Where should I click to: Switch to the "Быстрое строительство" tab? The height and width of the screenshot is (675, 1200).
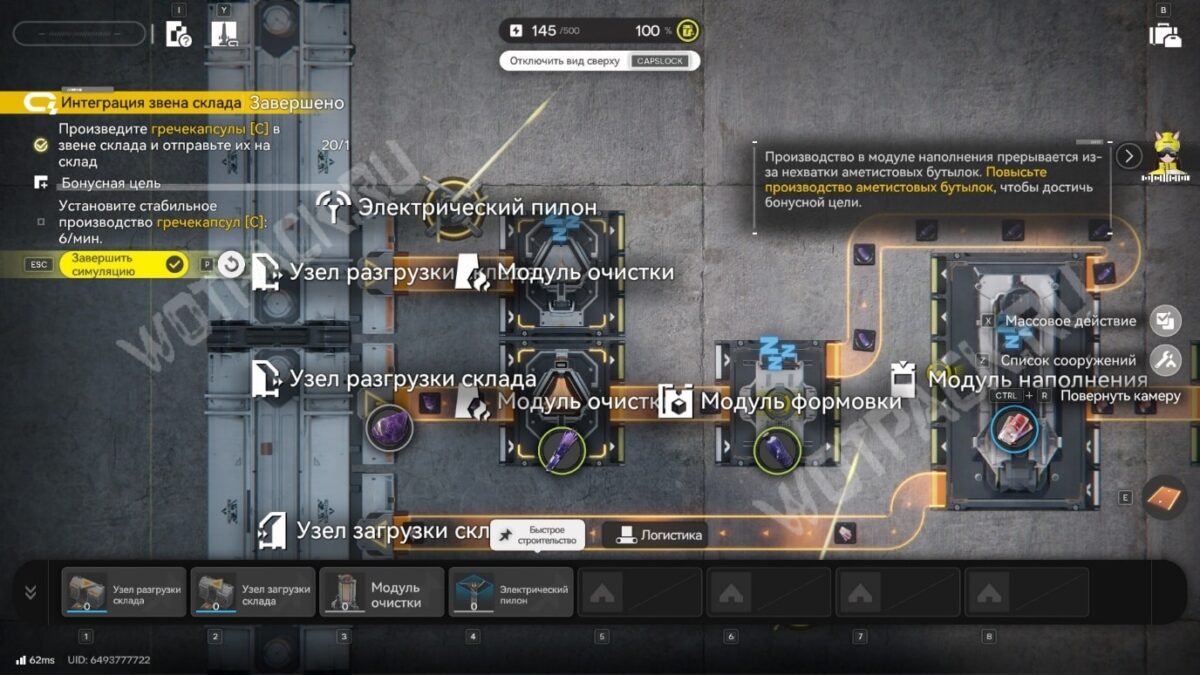536,535
